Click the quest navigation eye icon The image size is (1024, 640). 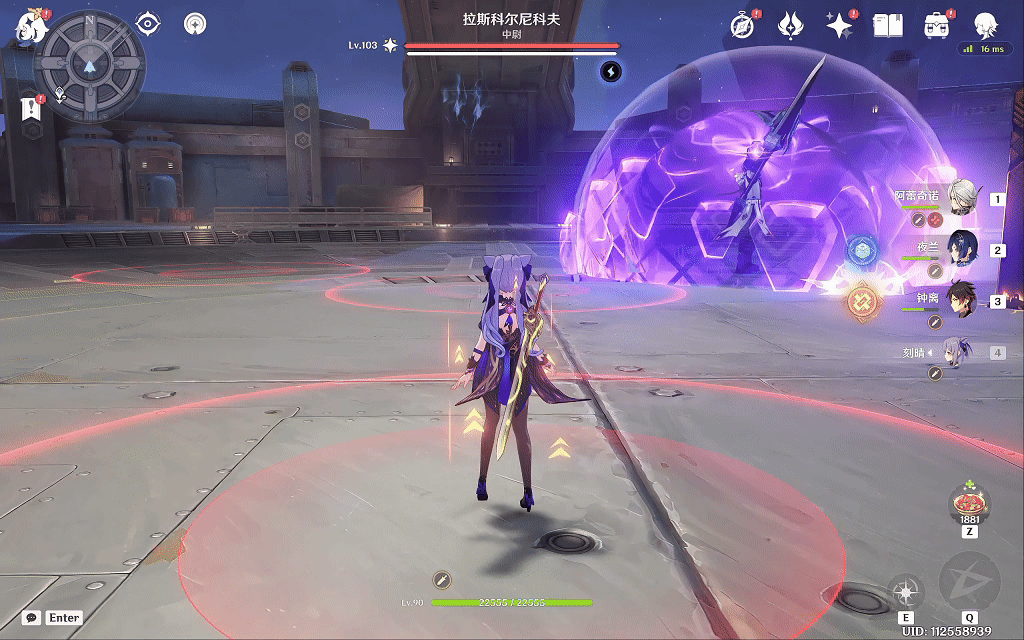coord(148,23)
